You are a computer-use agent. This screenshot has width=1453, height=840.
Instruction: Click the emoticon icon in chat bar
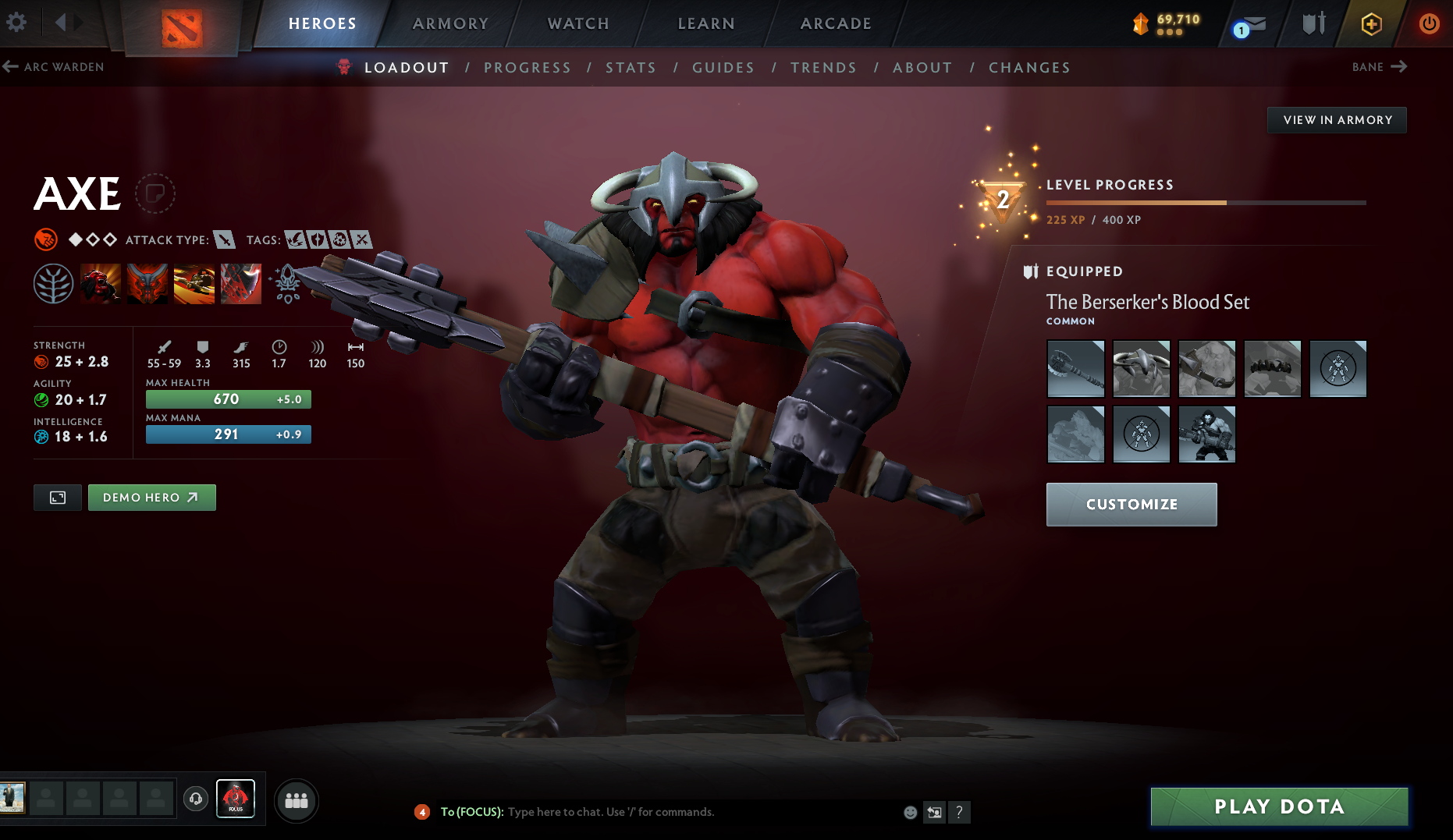[910, 812]
